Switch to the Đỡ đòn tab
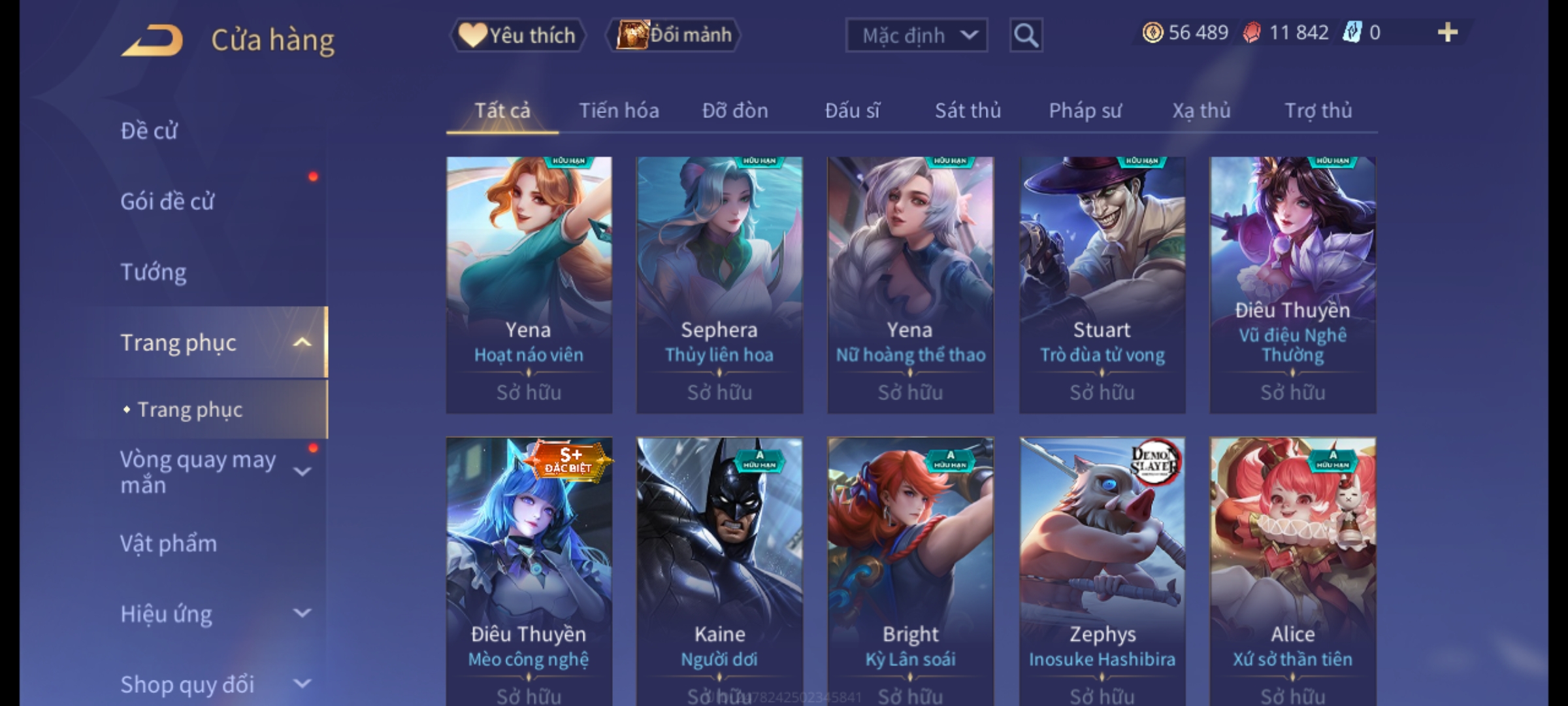 point(735,110)
